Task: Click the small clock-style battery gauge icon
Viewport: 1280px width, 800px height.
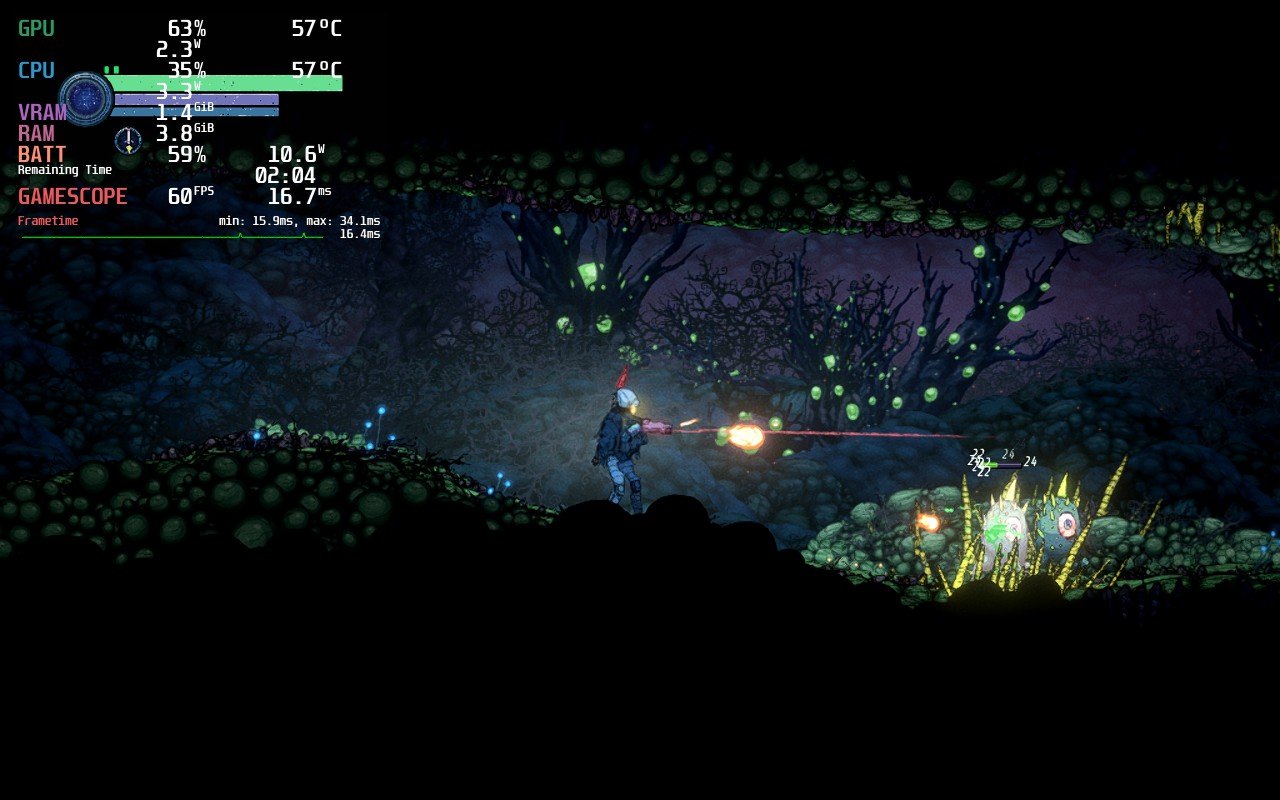Action: (x=127, y=140)
